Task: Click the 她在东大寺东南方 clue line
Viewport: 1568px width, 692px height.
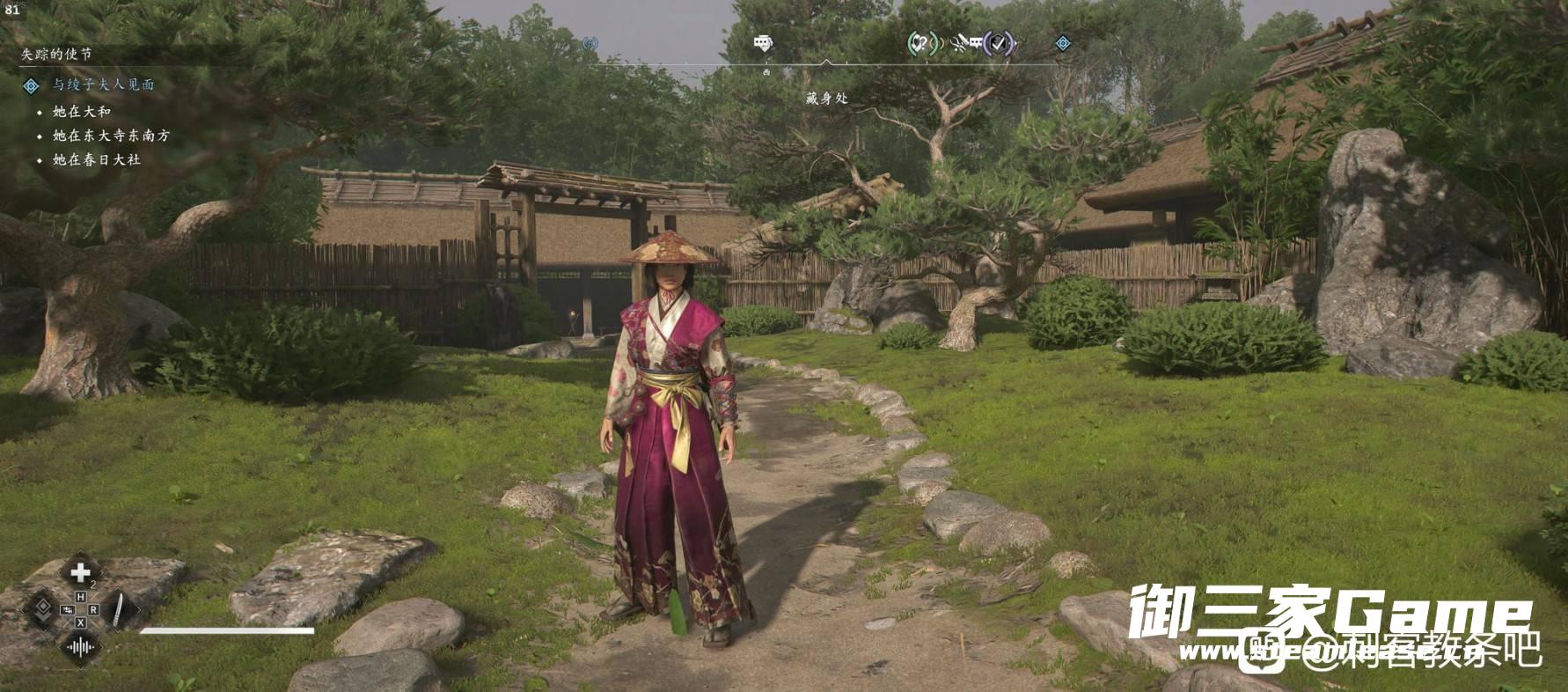Action: [111, 136]
